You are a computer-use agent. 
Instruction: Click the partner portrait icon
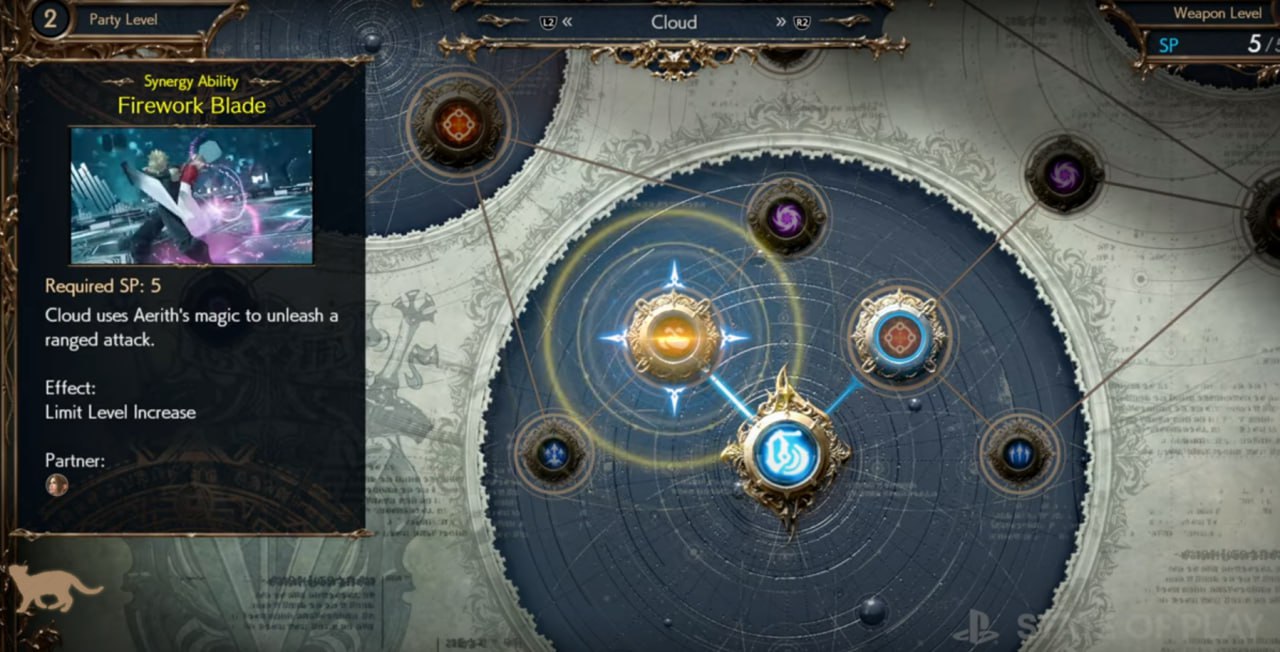point(57,485)
